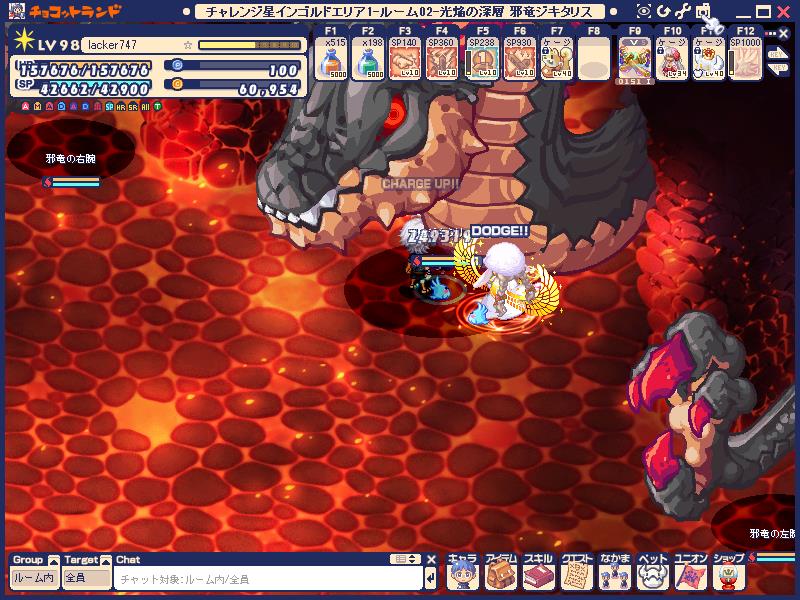Use the green potion in the F2 slot

click(369, 61)
